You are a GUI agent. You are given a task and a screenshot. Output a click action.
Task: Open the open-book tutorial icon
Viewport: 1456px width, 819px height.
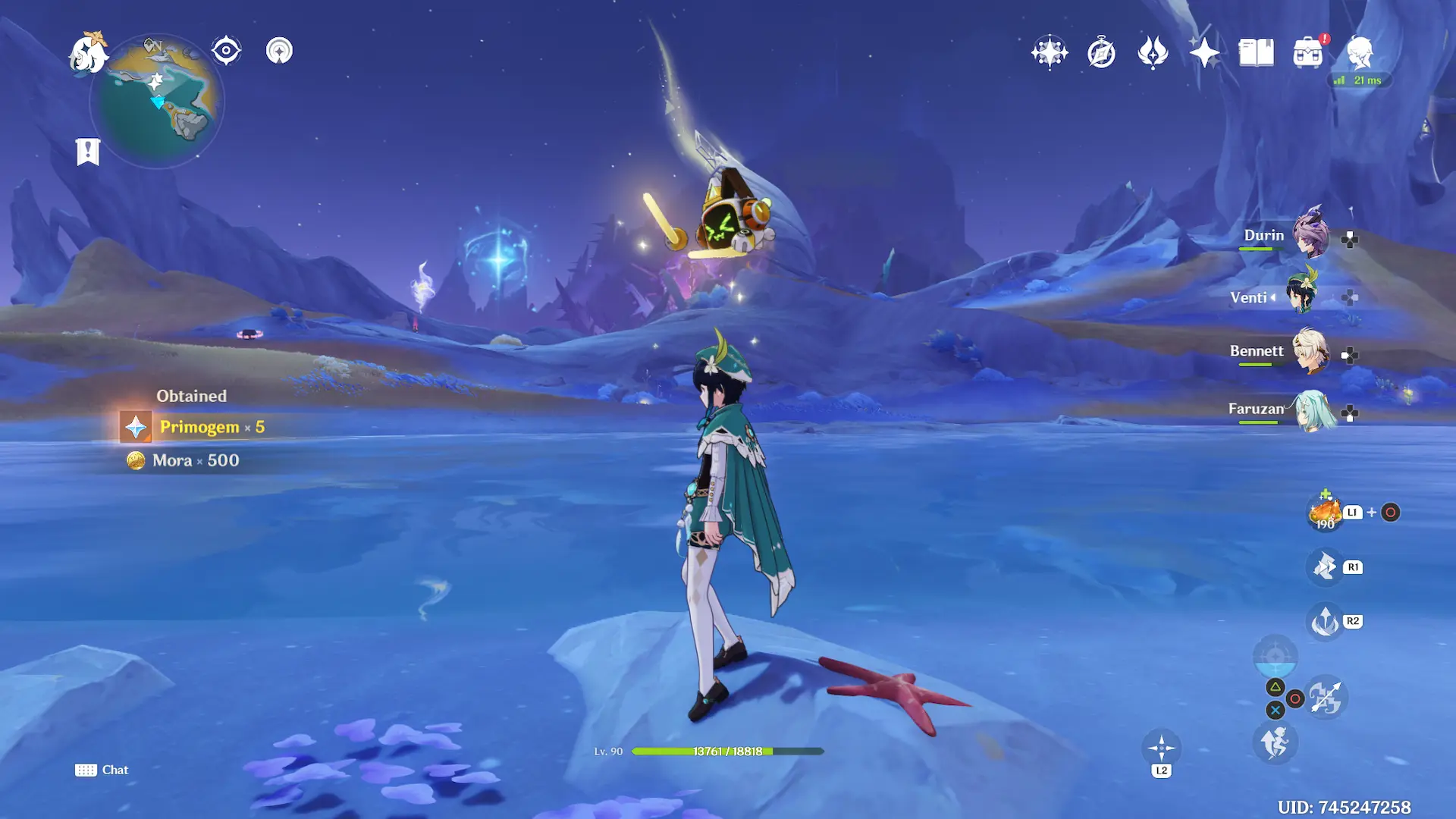tap(1256, 53)
